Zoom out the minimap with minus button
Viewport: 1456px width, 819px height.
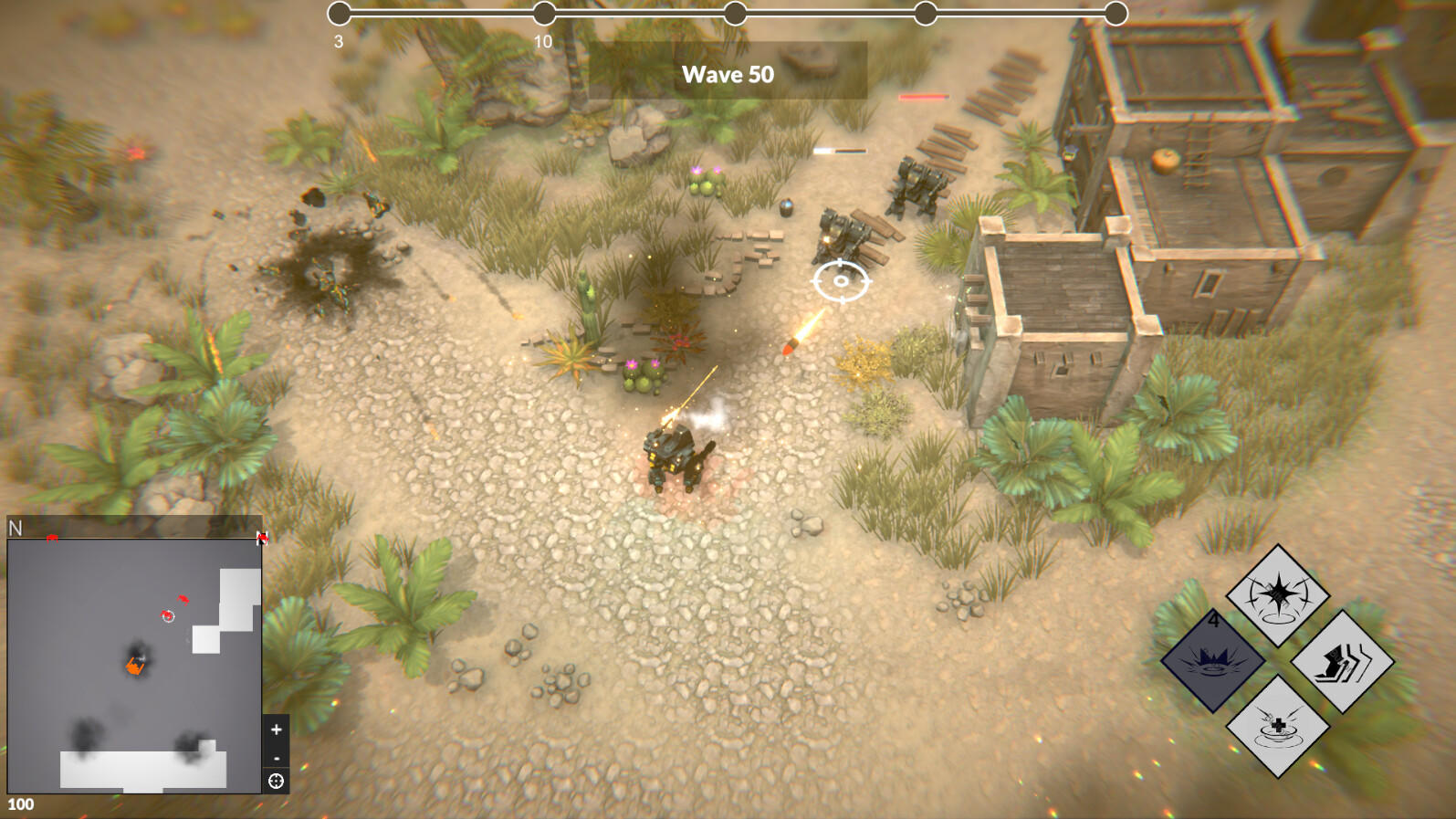coord(276,757)
